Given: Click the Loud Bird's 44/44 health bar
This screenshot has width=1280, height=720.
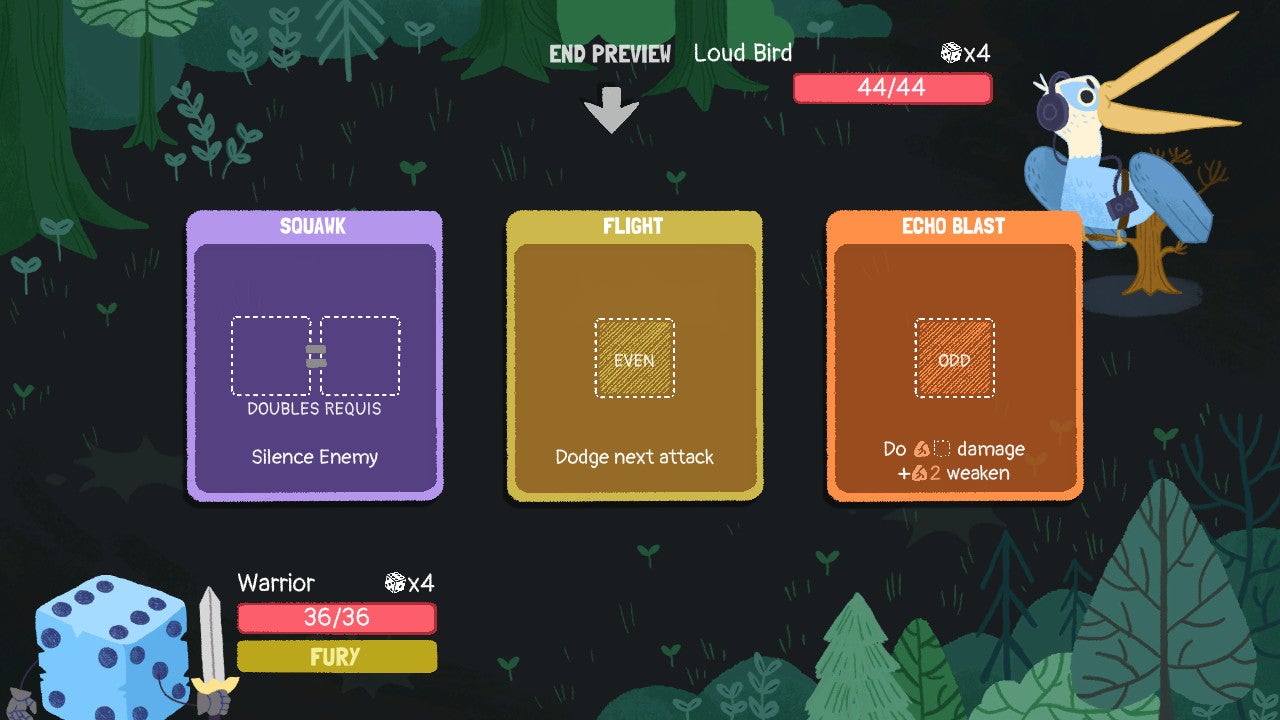Looking at the screenshot, I should coord(892,88).
